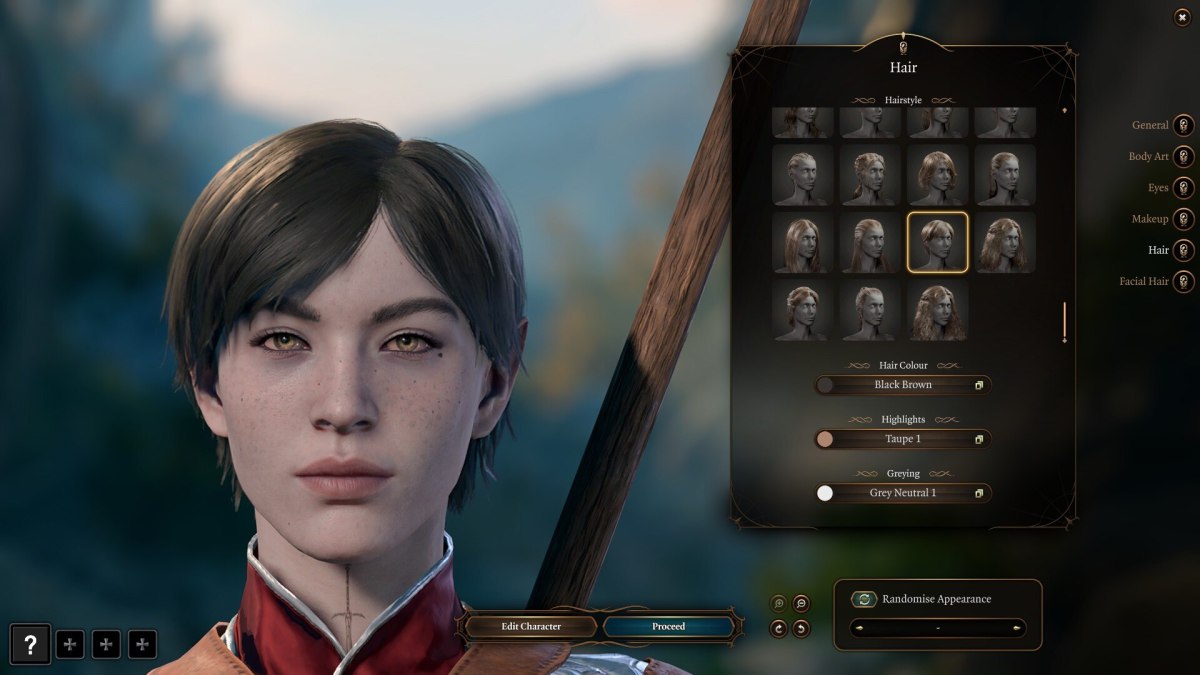
Task: Click the hairstyle list scrollbar
Action: pos(1064,322)
